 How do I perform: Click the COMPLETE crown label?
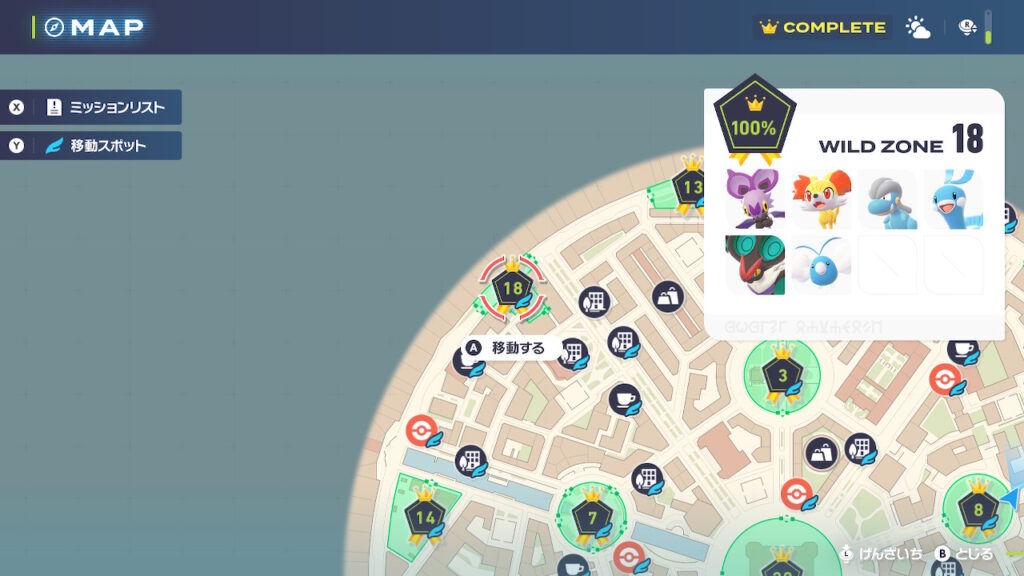(x=823, y=28)
